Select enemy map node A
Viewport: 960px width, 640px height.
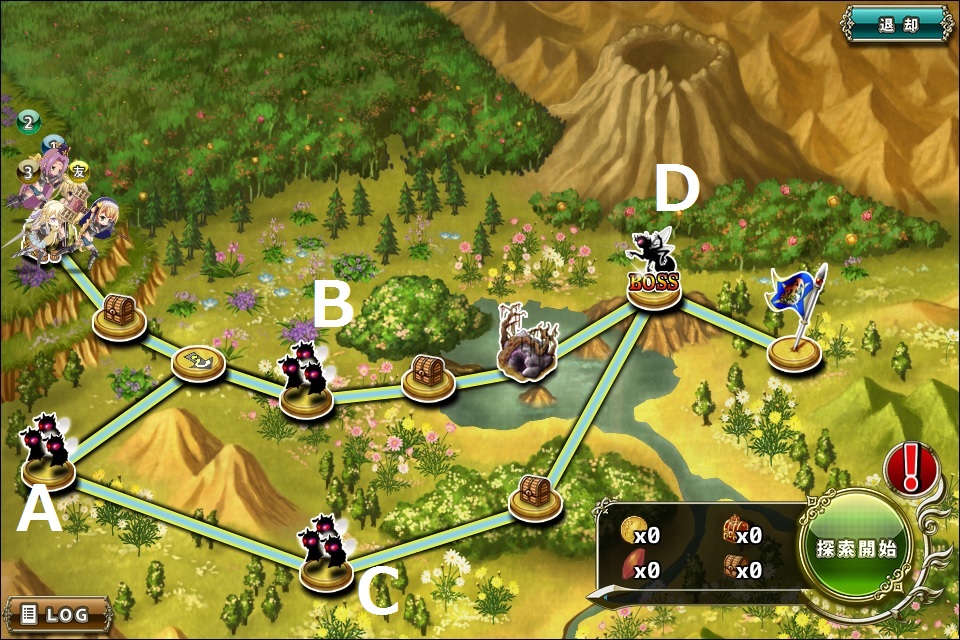click(47, 460)
